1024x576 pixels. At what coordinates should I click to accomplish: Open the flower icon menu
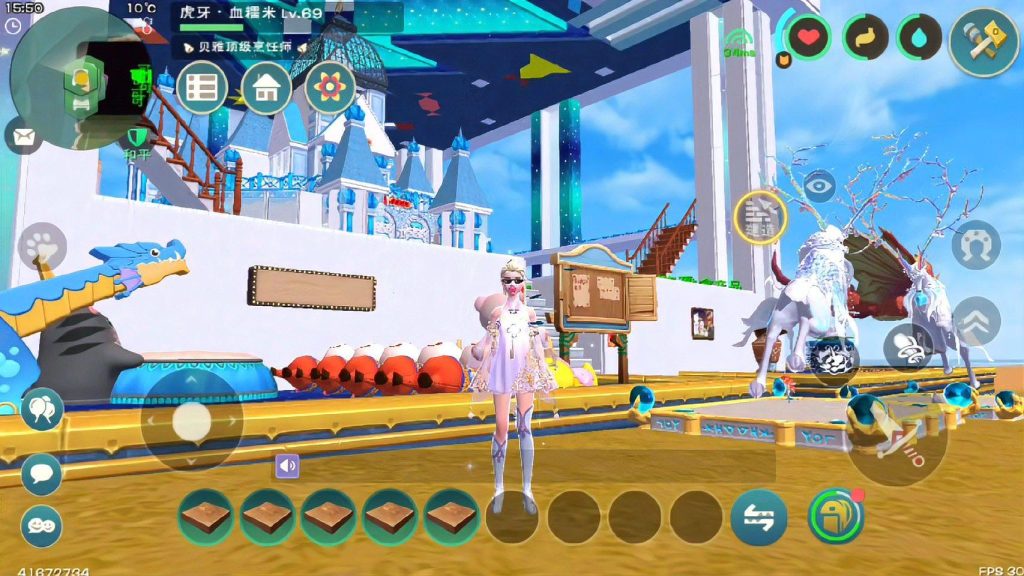point(330,88)
